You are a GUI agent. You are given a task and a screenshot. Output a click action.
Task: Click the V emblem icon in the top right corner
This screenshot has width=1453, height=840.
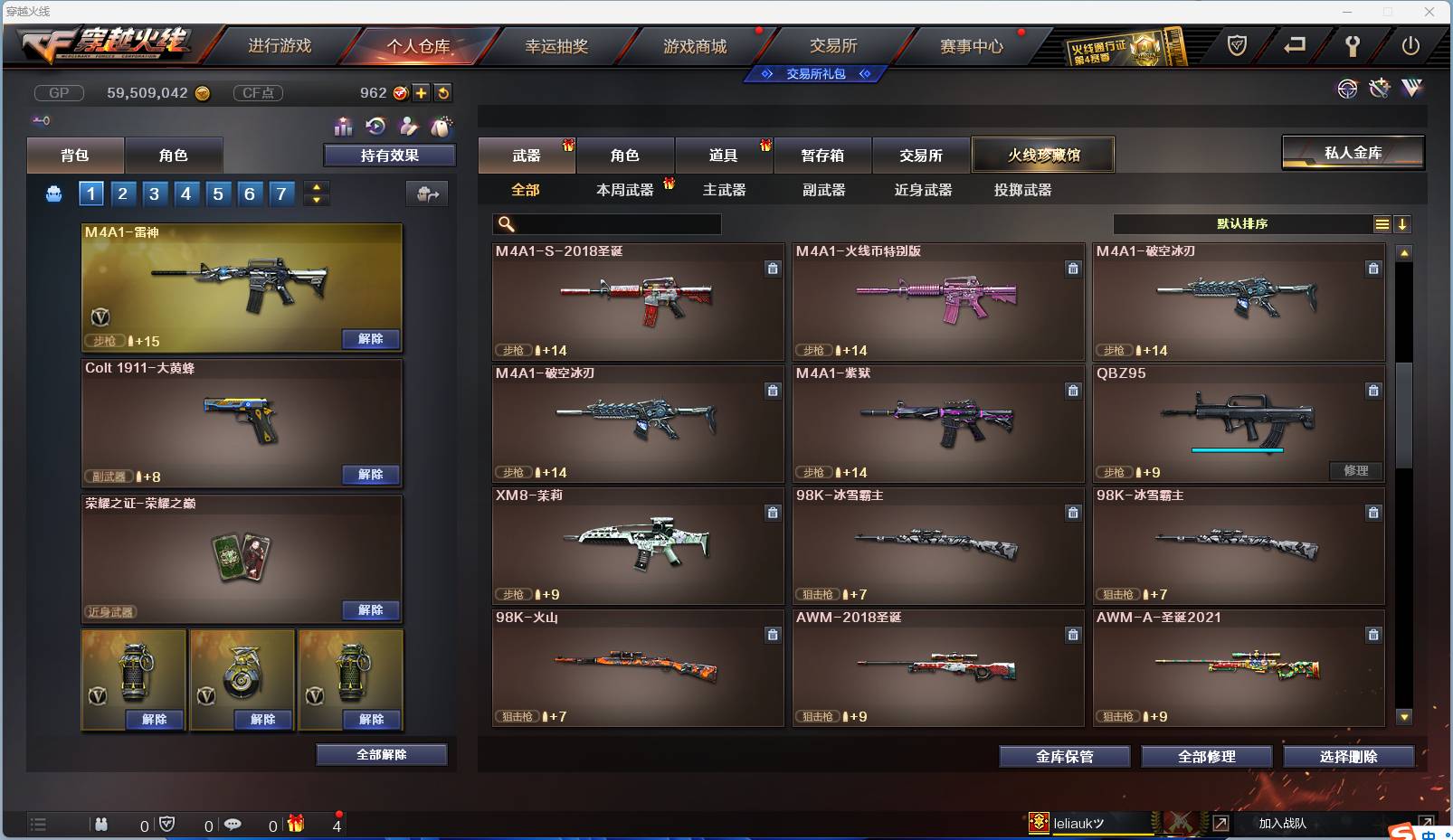[x=1411, y=90]
